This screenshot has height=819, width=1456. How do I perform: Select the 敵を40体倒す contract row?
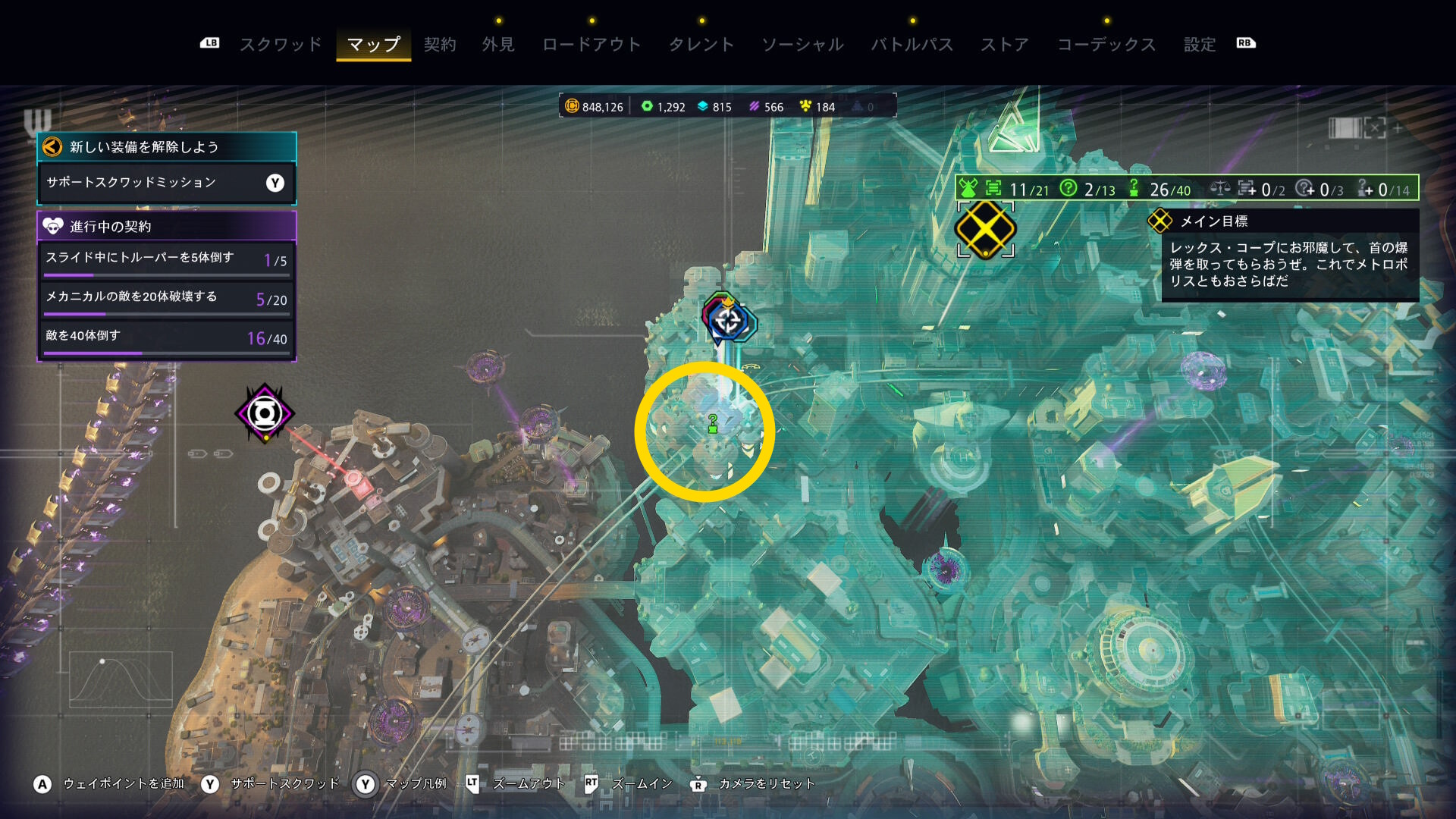click(166, 337)
